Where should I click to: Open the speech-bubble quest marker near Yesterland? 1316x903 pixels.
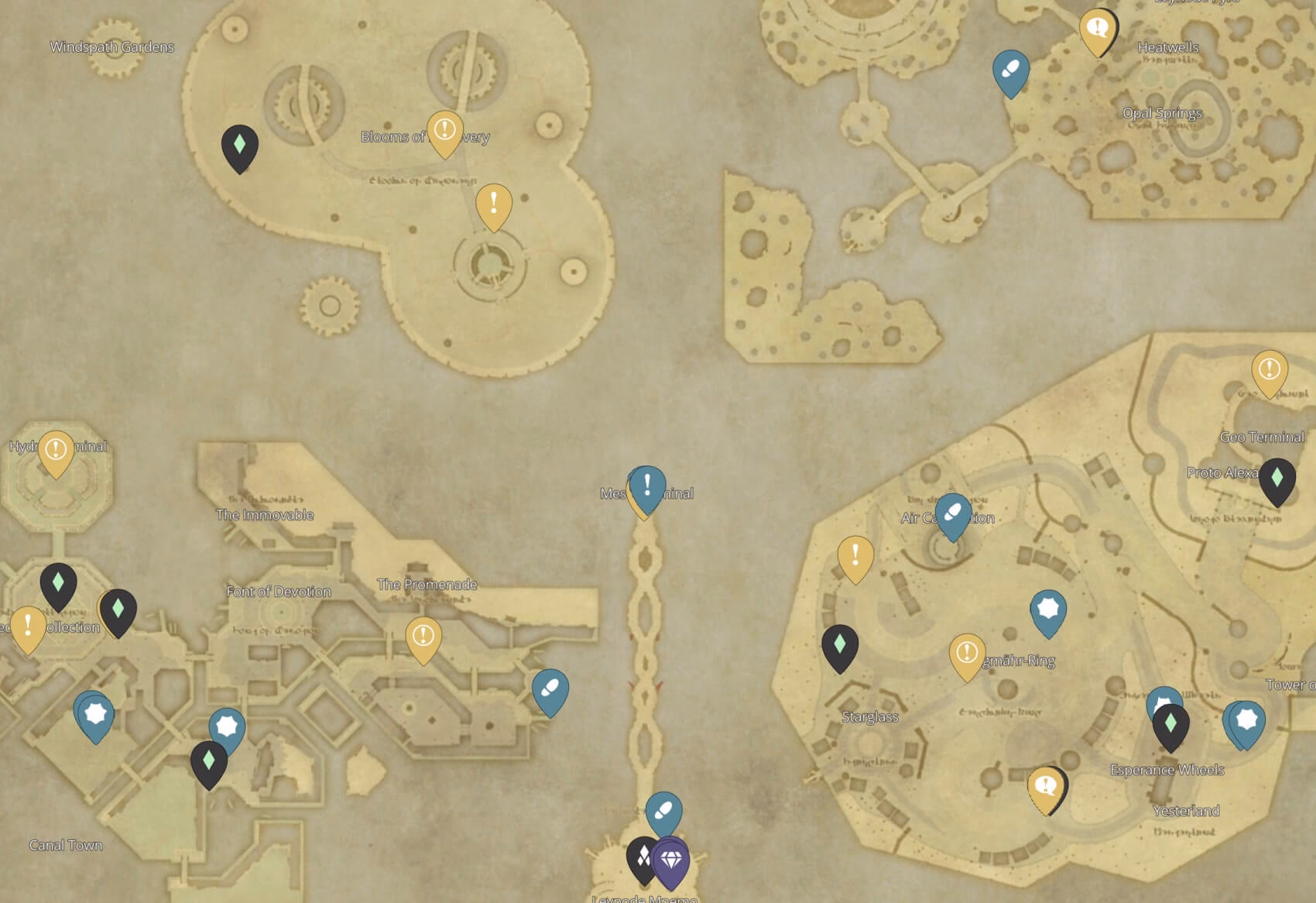[x=1047, y=785]
